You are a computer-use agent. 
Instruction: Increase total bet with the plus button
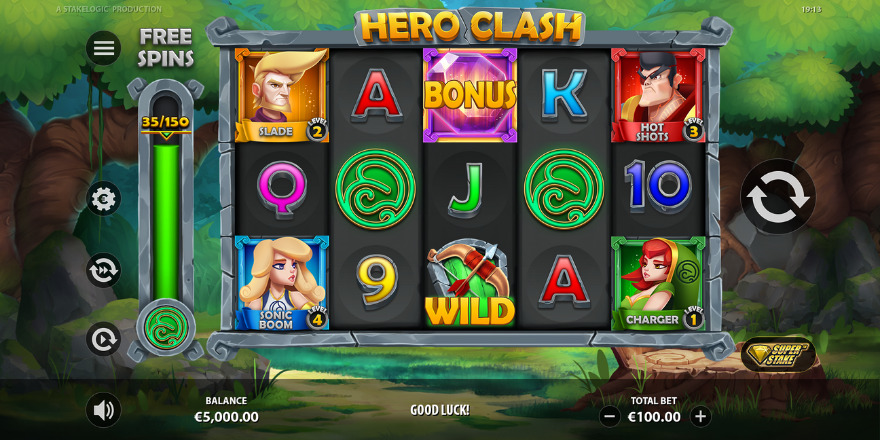click(700, 416)
